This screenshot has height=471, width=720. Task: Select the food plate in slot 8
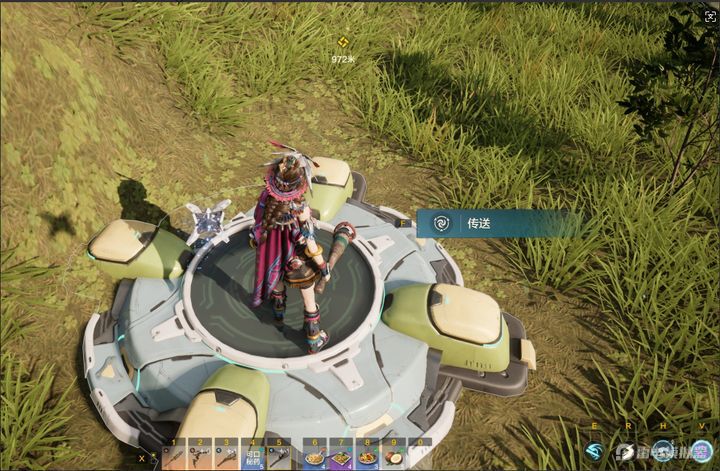point(367,456)
